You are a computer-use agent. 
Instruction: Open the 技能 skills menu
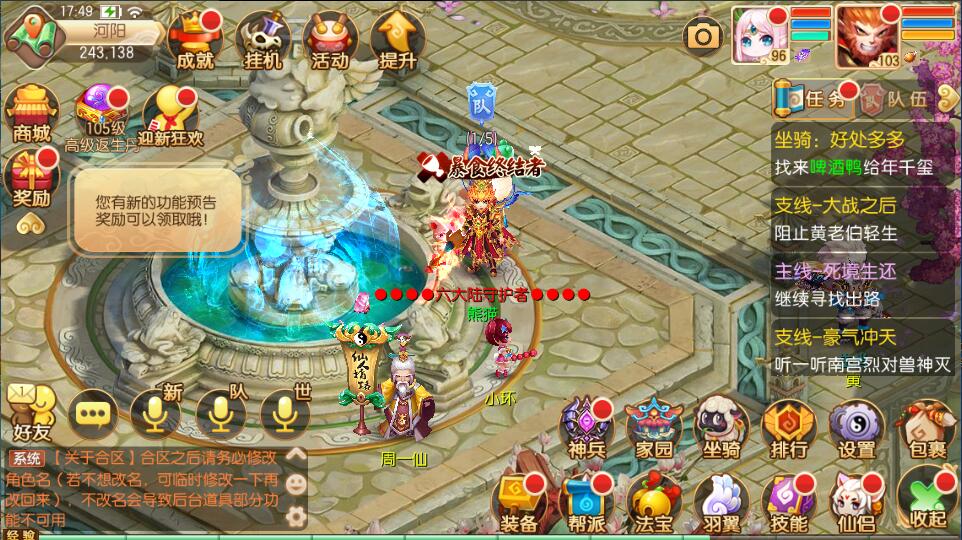(x=789, y=501)
